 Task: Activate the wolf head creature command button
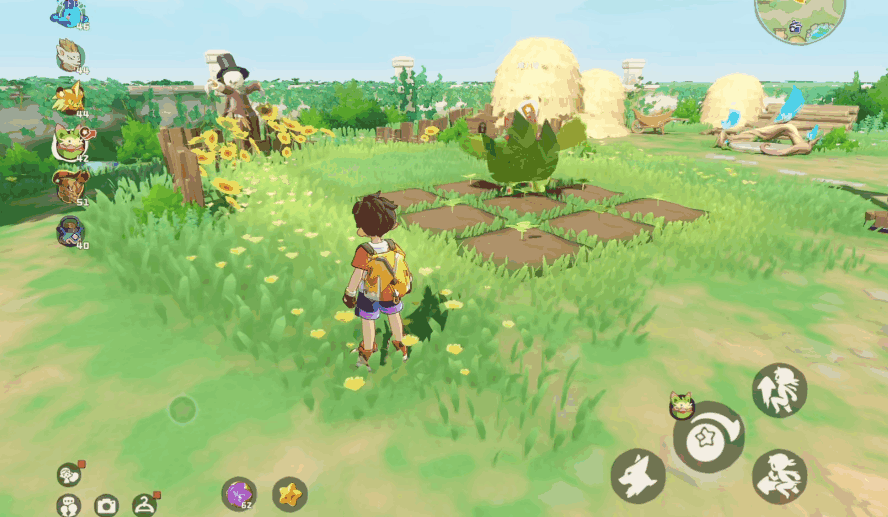638,476
